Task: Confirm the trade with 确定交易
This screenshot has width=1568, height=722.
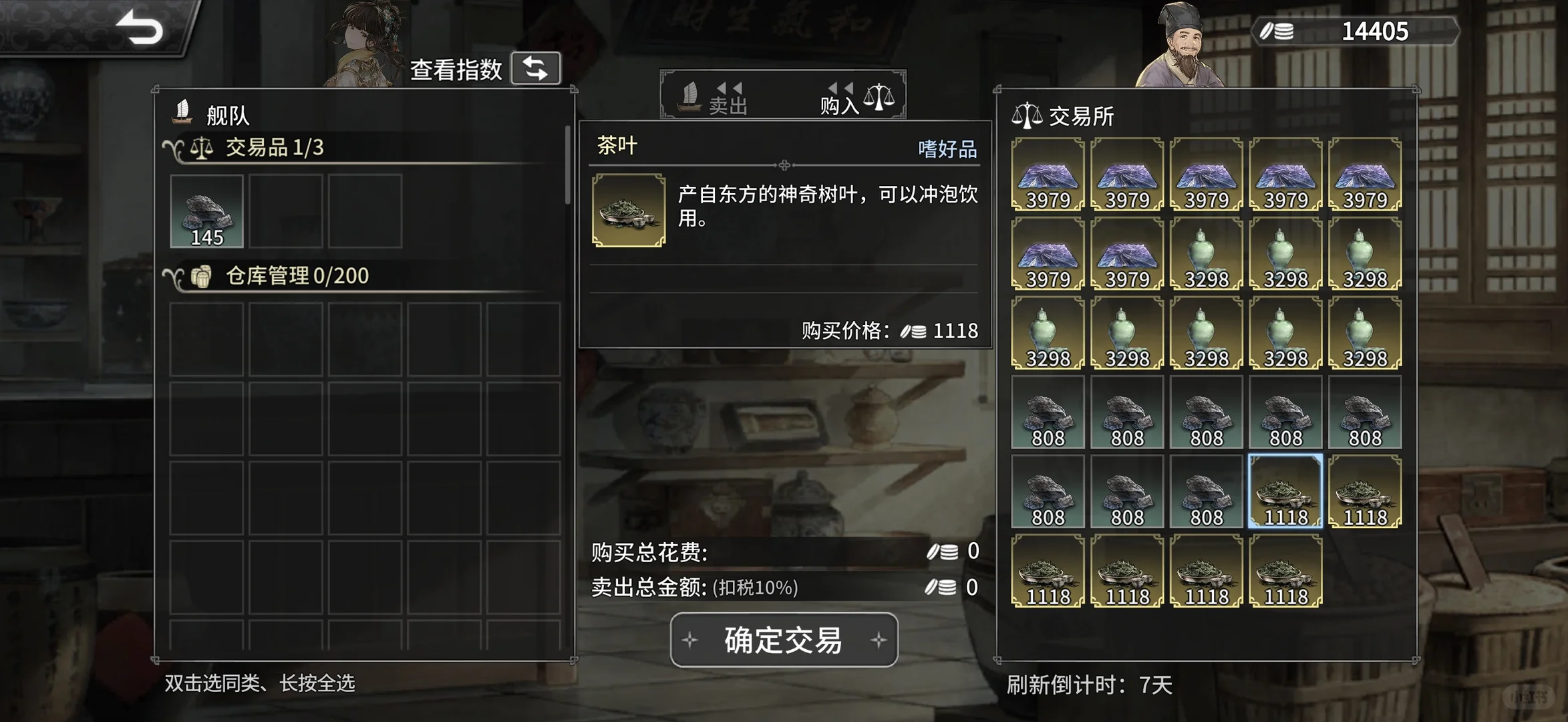Action: pyautogui.click(x=784, y=640)
